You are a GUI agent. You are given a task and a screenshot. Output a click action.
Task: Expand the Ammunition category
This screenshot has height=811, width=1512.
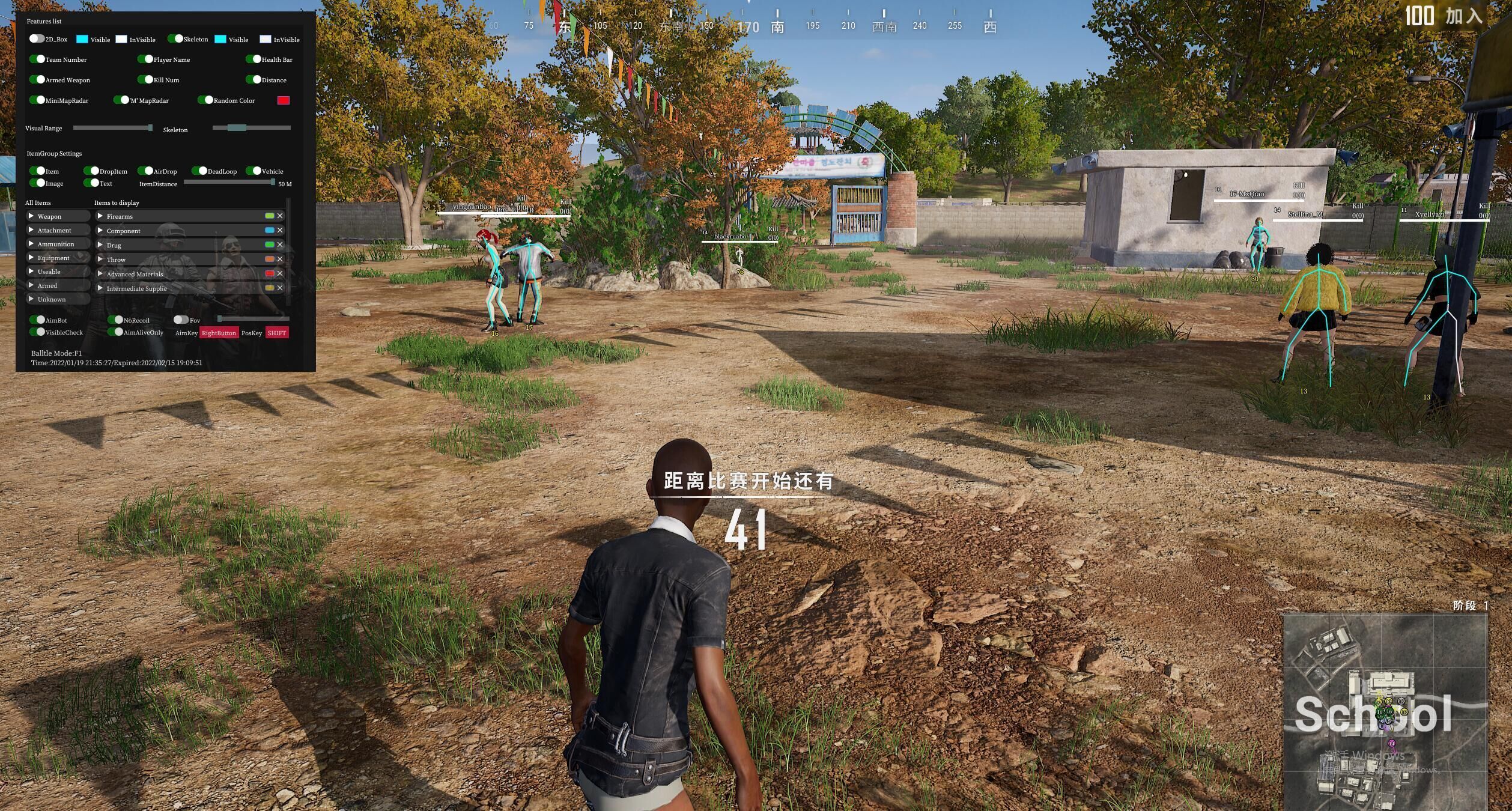pyautogui.click(x=31, y=244)
